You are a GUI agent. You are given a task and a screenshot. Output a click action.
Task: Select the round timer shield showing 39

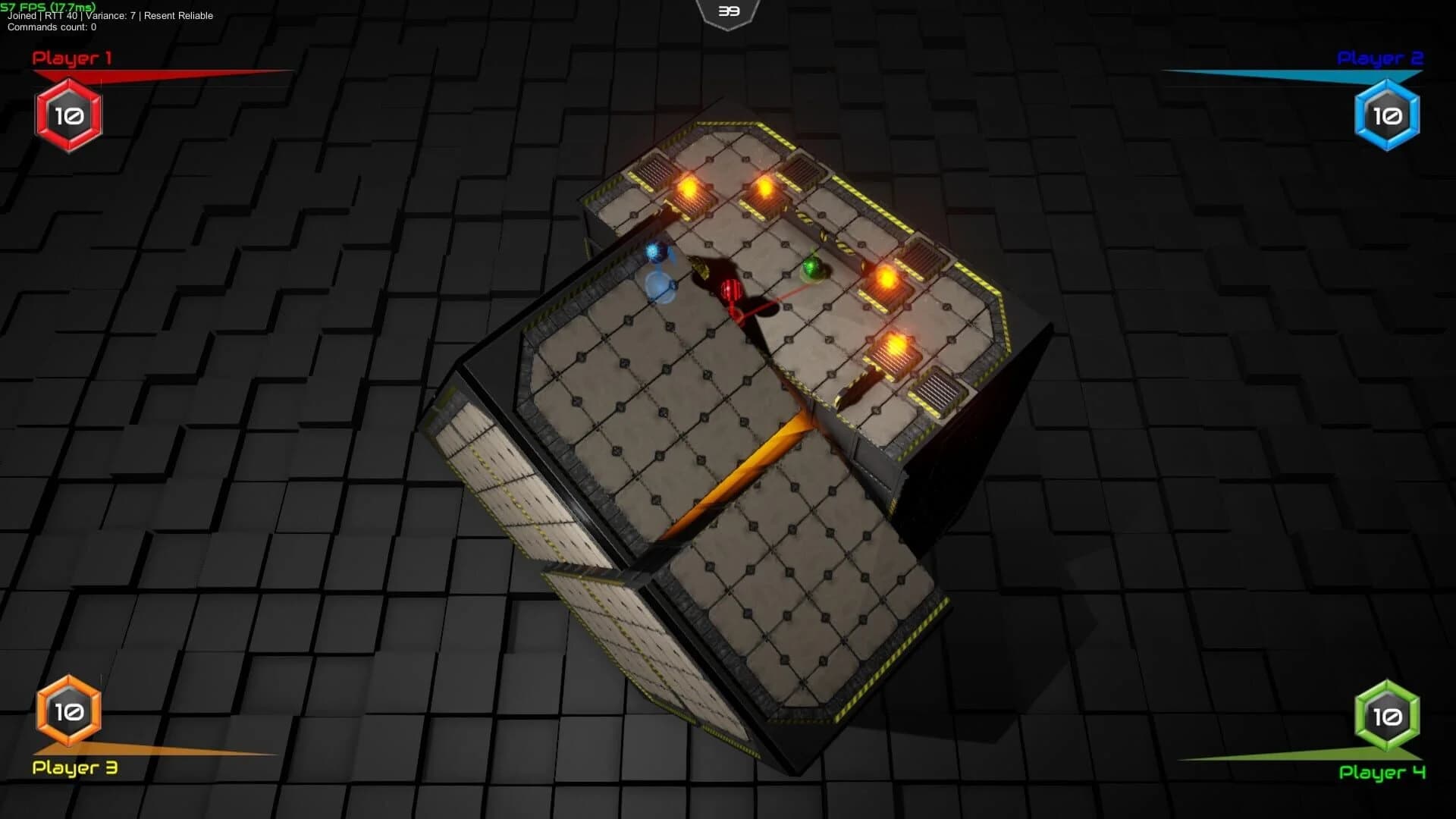[726, 11]
